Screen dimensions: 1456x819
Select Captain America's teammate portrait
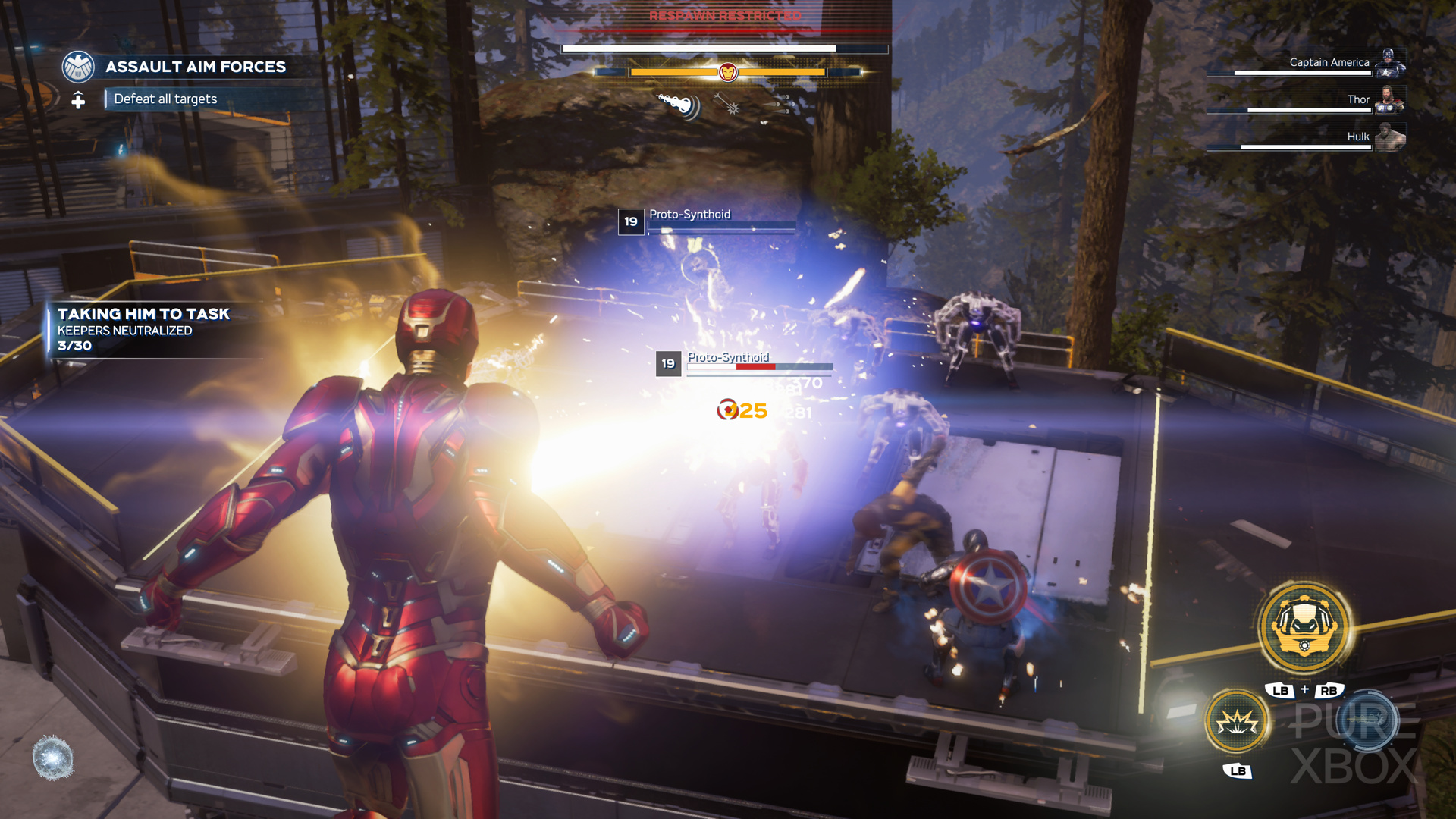point(1390,63)
